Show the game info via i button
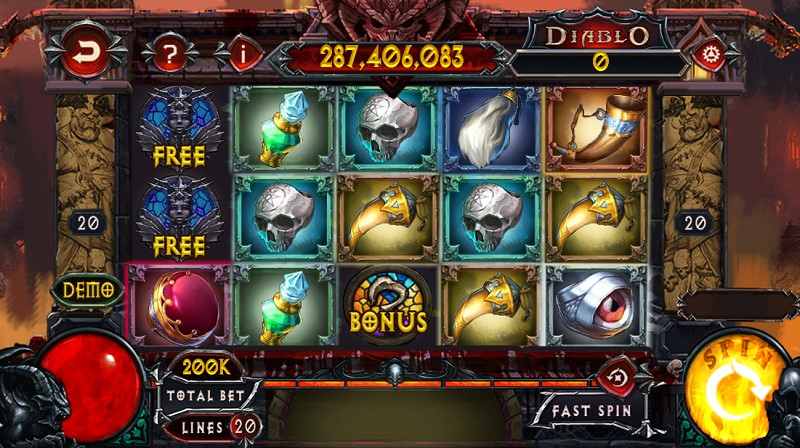The image size is (800, 448). pyautogui.click(x=241, y=53)
